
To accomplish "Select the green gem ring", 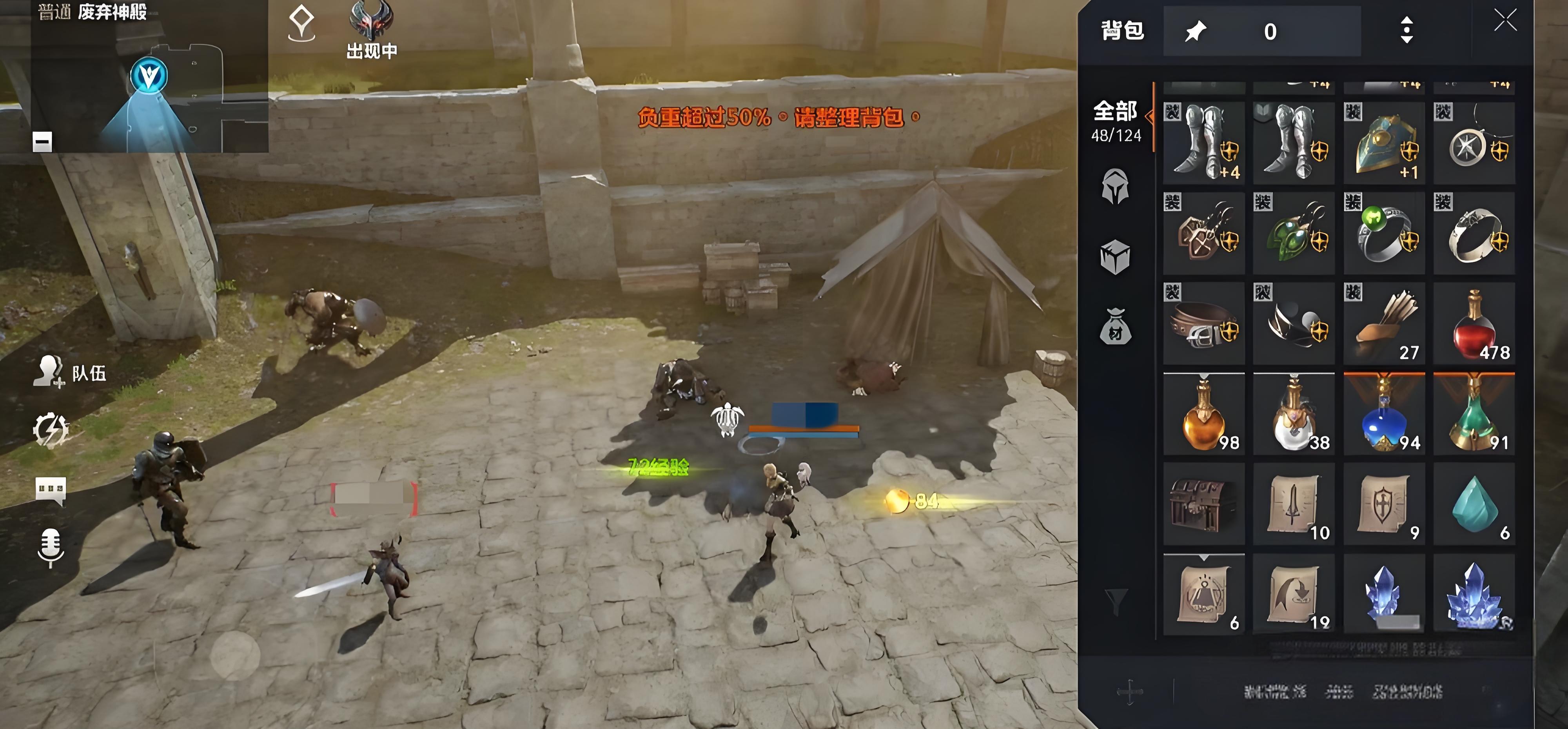I will (1384, 234).
